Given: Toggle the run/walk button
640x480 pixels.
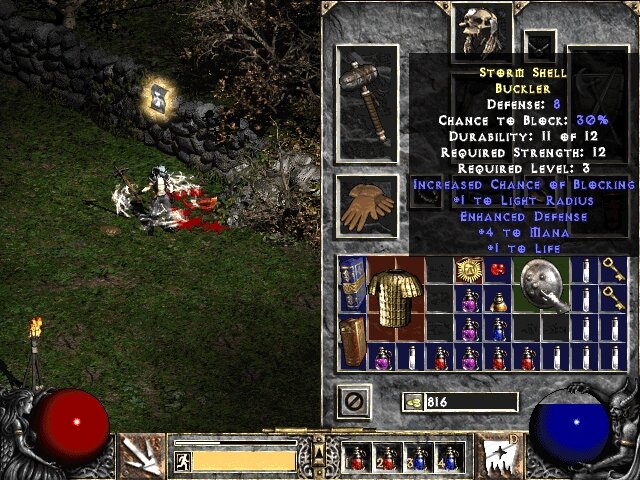Looking at the screenshot, I should click(182, 460).
